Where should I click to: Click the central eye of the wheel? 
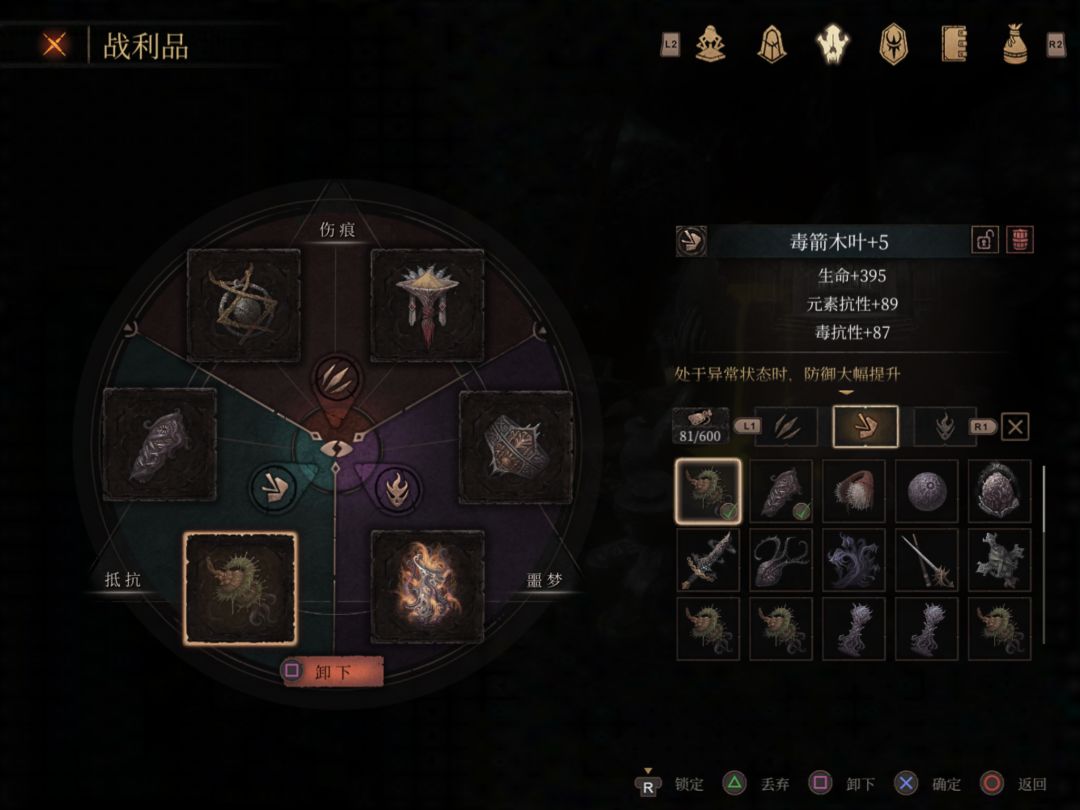334,451
